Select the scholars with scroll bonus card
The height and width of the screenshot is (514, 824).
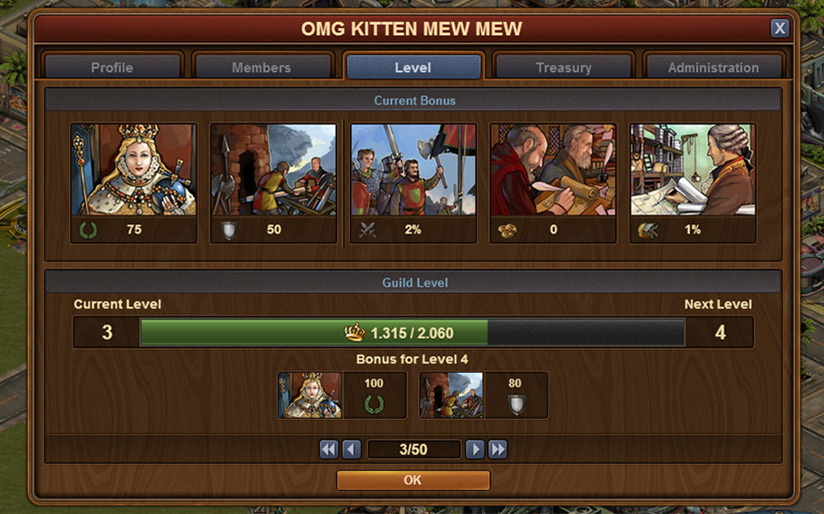click(553, 170)
